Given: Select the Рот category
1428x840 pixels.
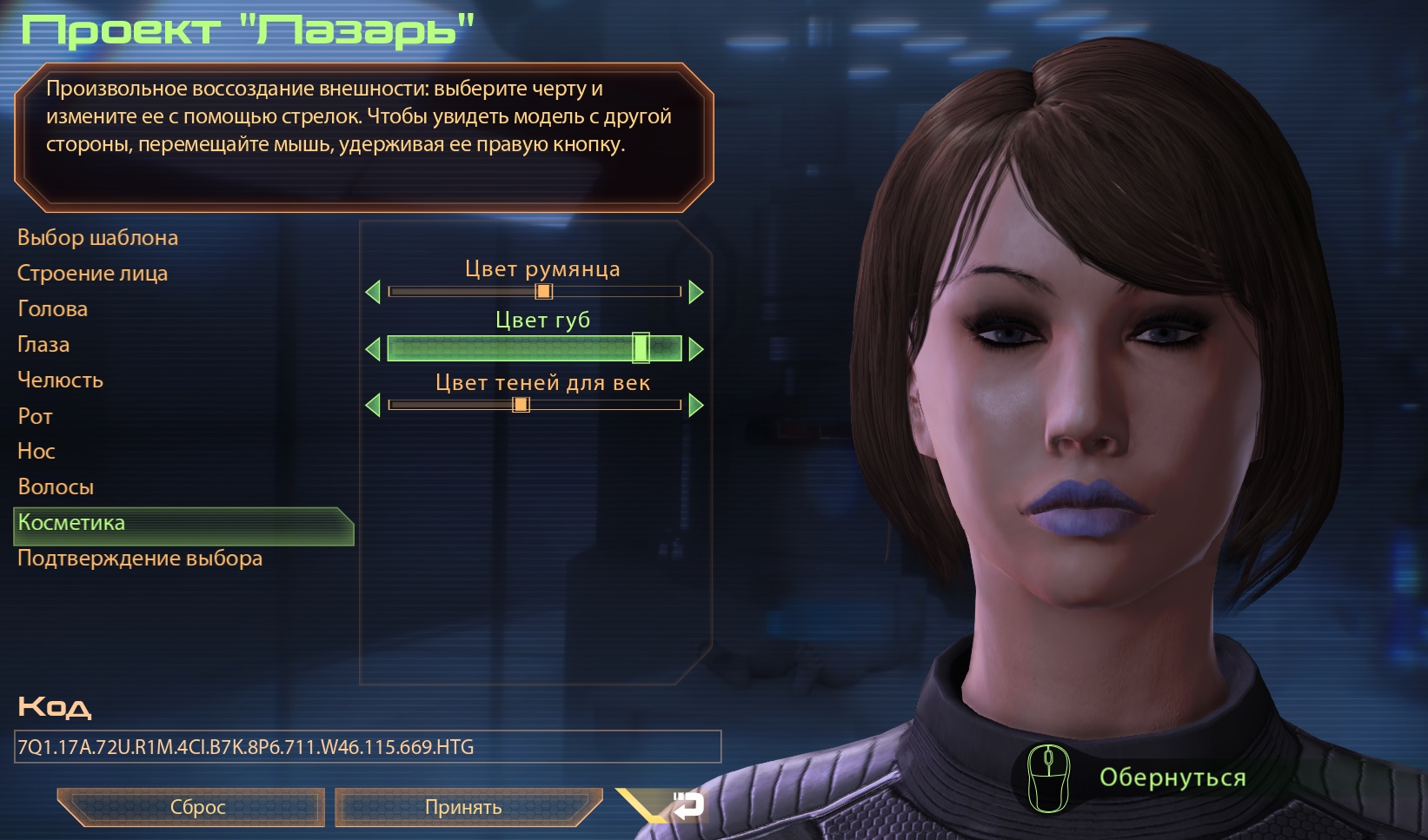Looking at the screenshot, I should 35,416.
